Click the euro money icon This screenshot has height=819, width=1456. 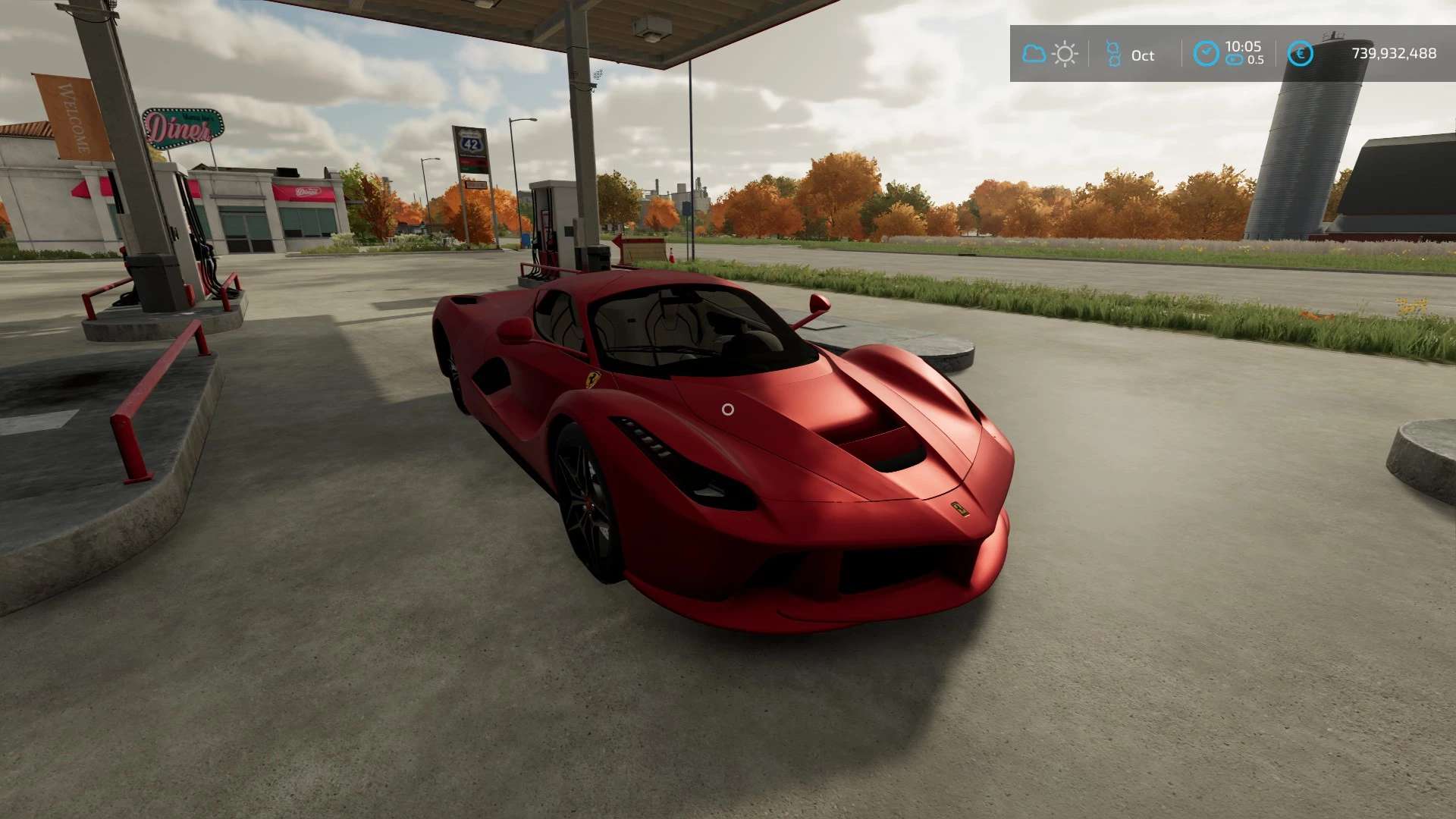click(x=1300, y=54)
